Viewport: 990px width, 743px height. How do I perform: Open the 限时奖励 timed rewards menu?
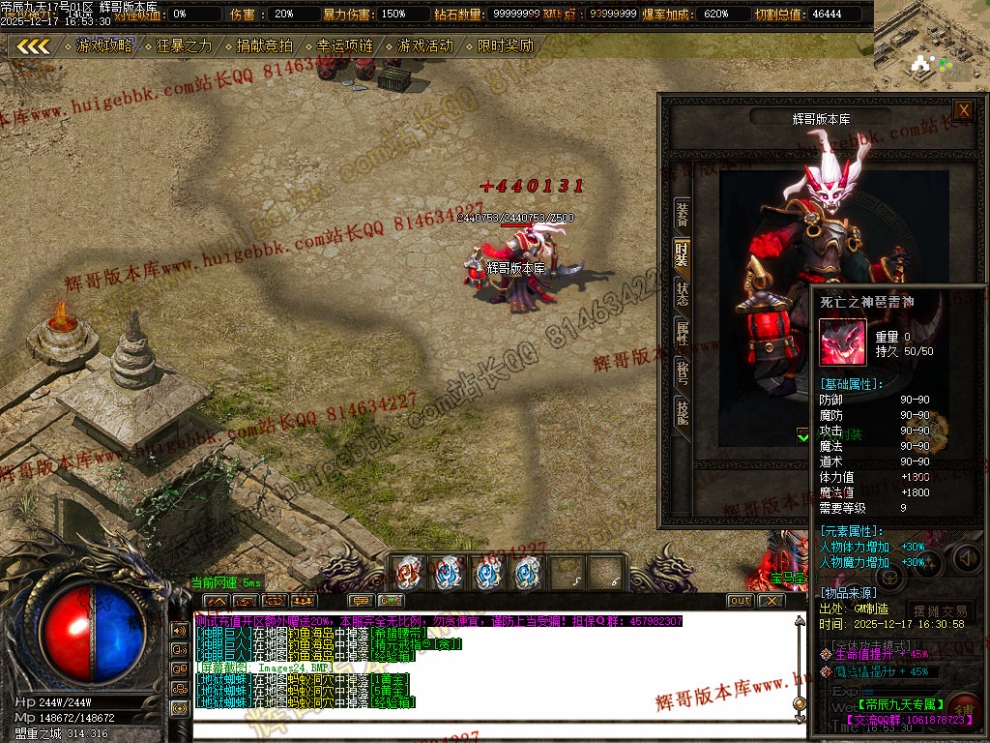click(x=505, y=46)
